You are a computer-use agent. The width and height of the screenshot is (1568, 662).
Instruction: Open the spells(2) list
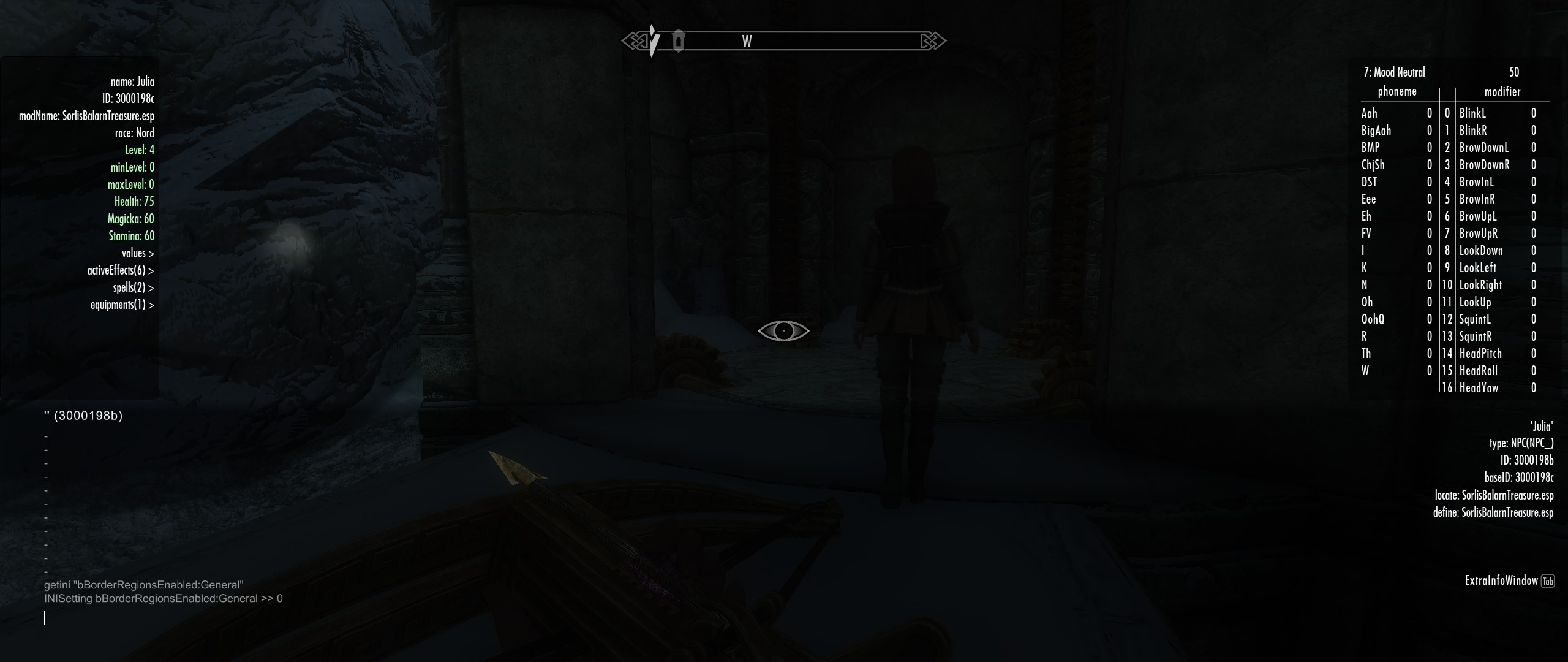[133, 287]
